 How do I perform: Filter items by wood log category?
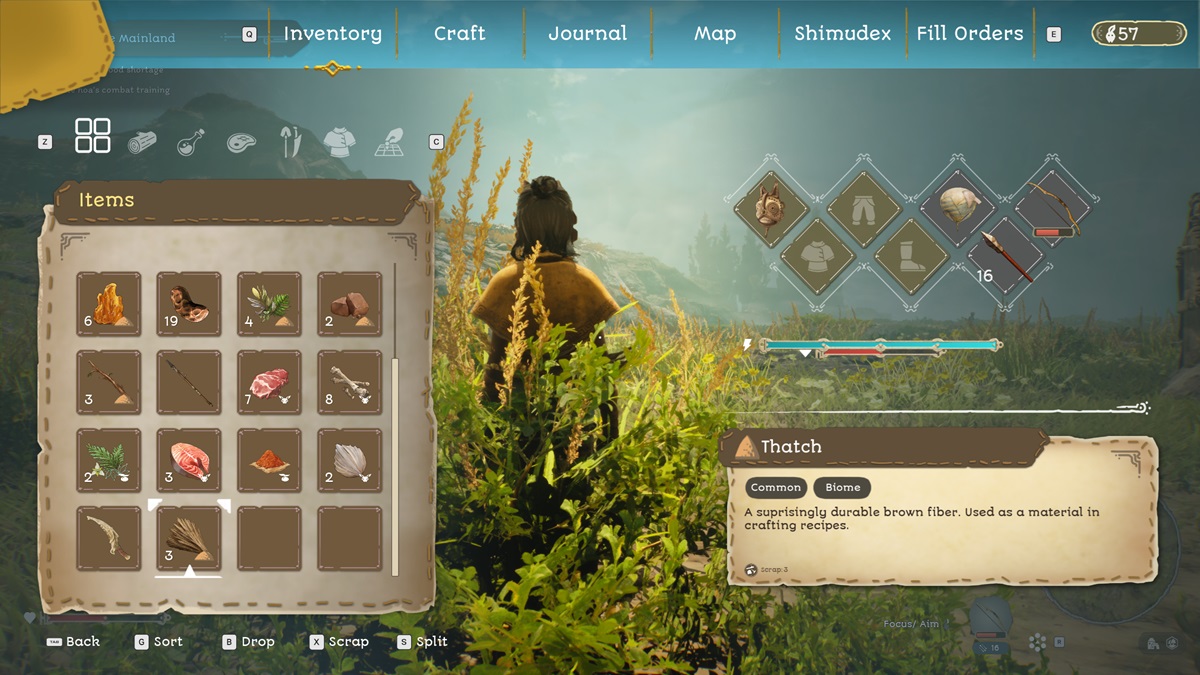coord(142,142)
